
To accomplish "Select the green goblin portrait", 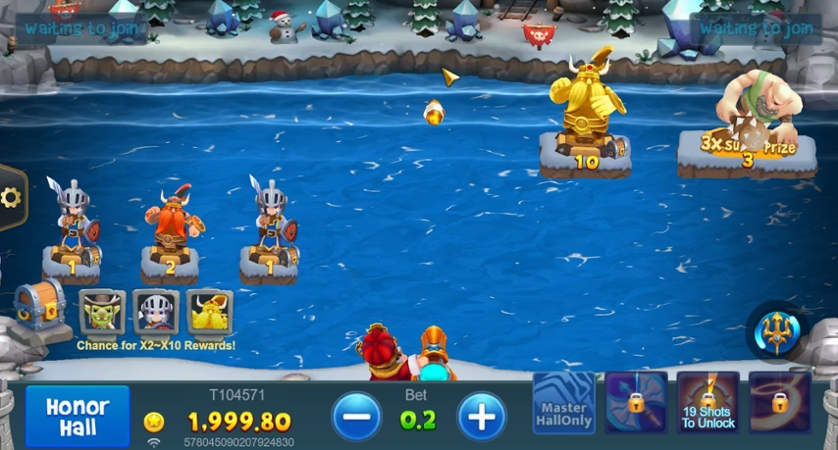I will pyautogui.click(x=103, y=312).
